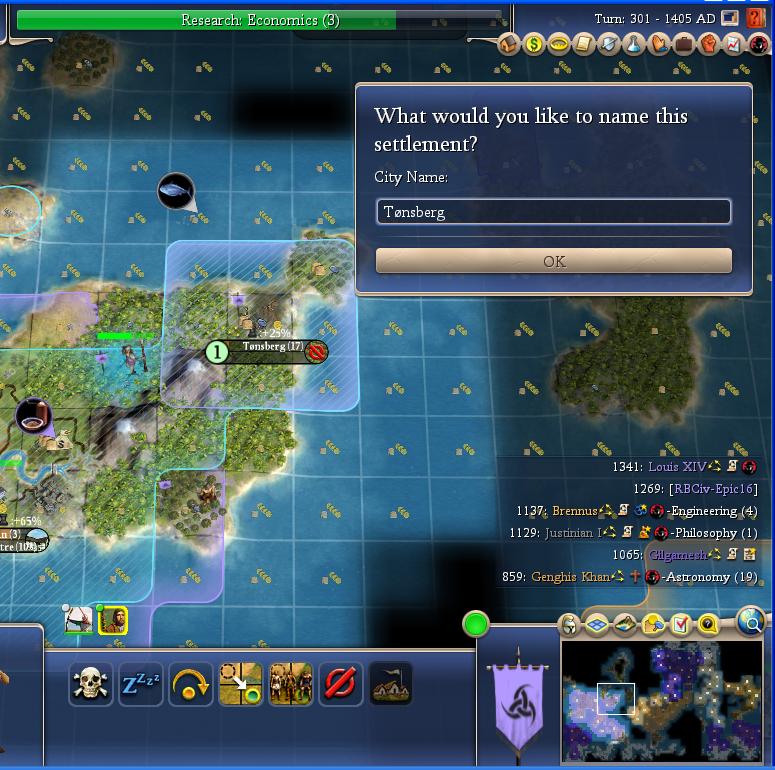Delete the unit with the skull button
The image size is (775, 770).
tap(91, 685)
